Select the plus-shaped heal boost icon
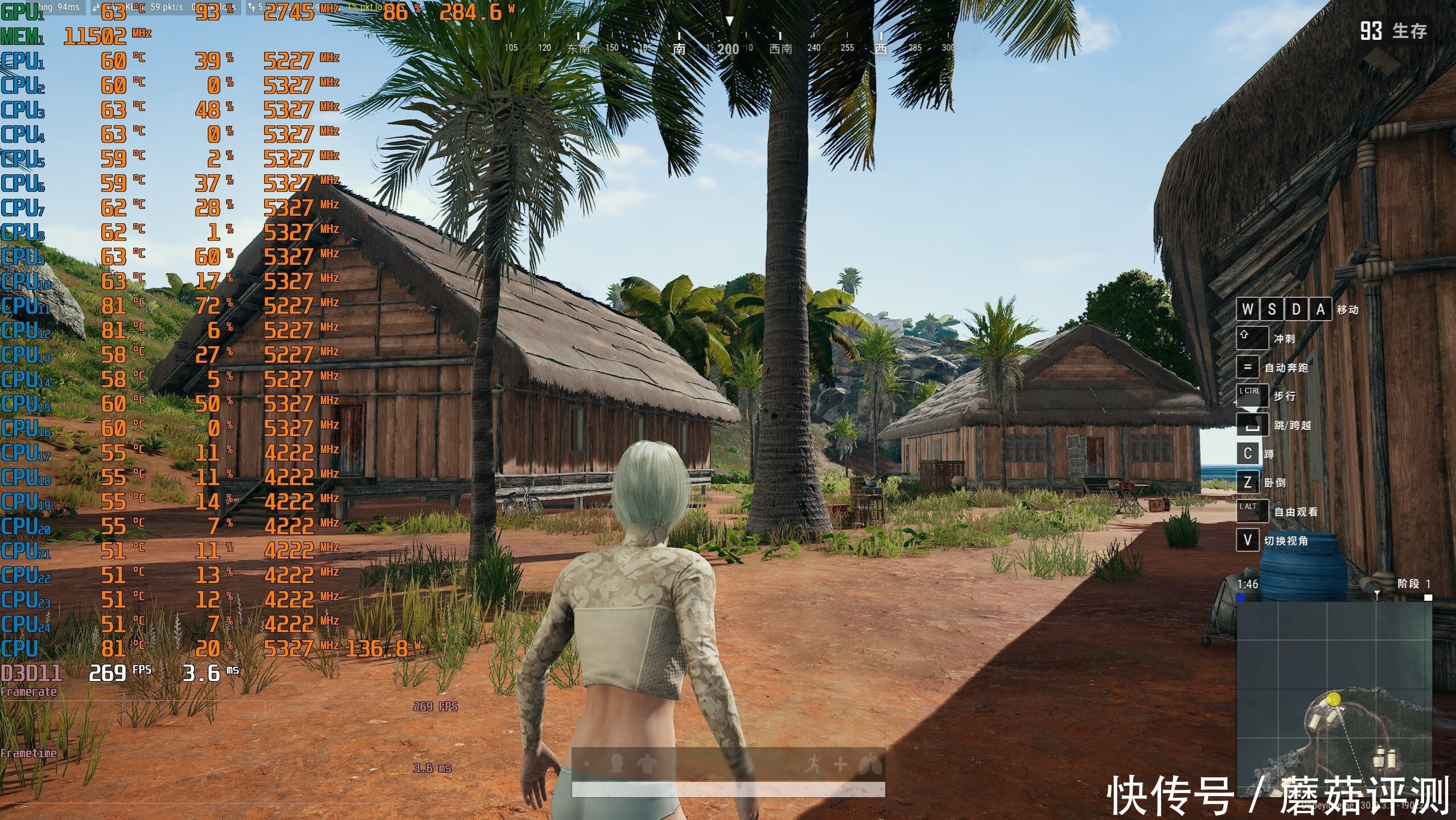The image size is (1456, 820). (840, 764)
